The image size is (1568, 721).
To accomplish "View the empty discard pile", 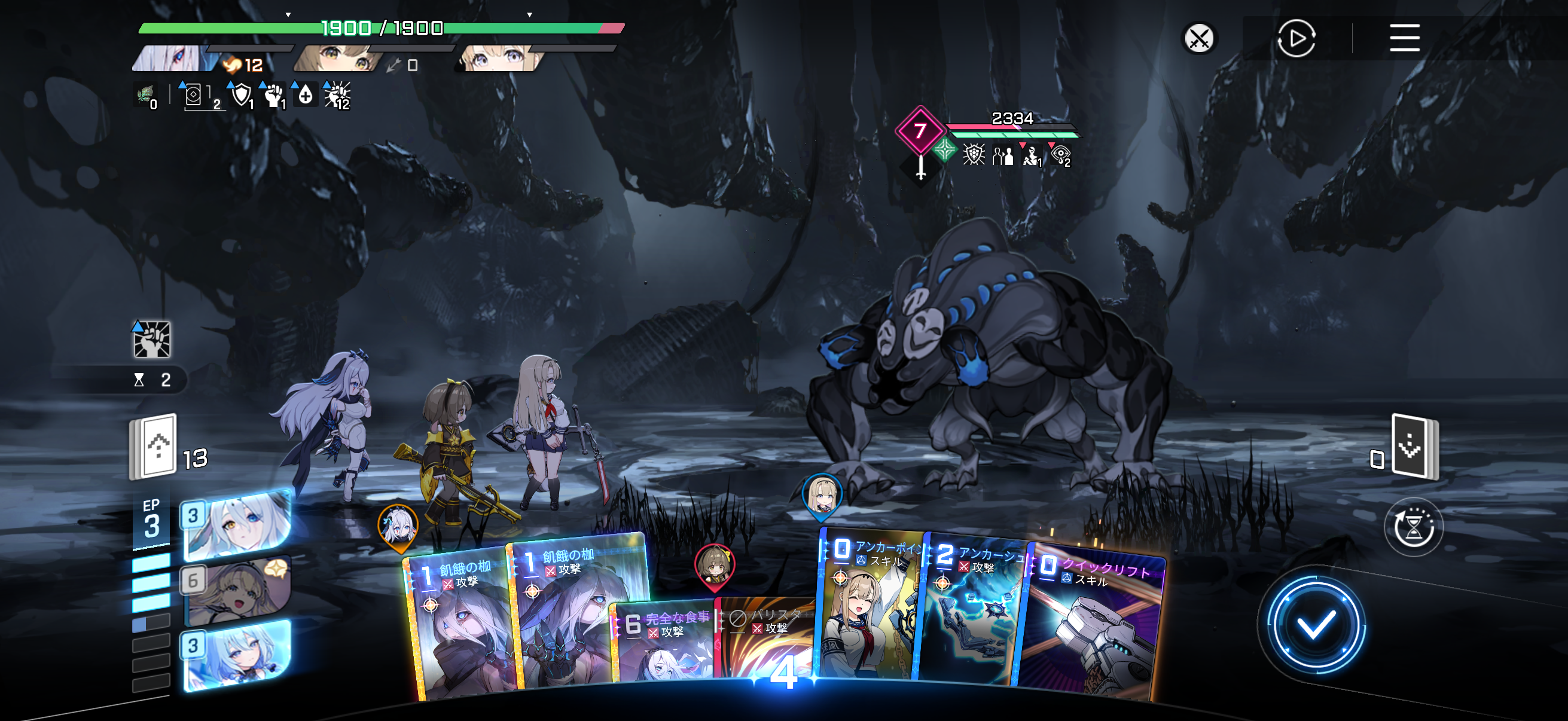I will click(x=1415, y=447).
